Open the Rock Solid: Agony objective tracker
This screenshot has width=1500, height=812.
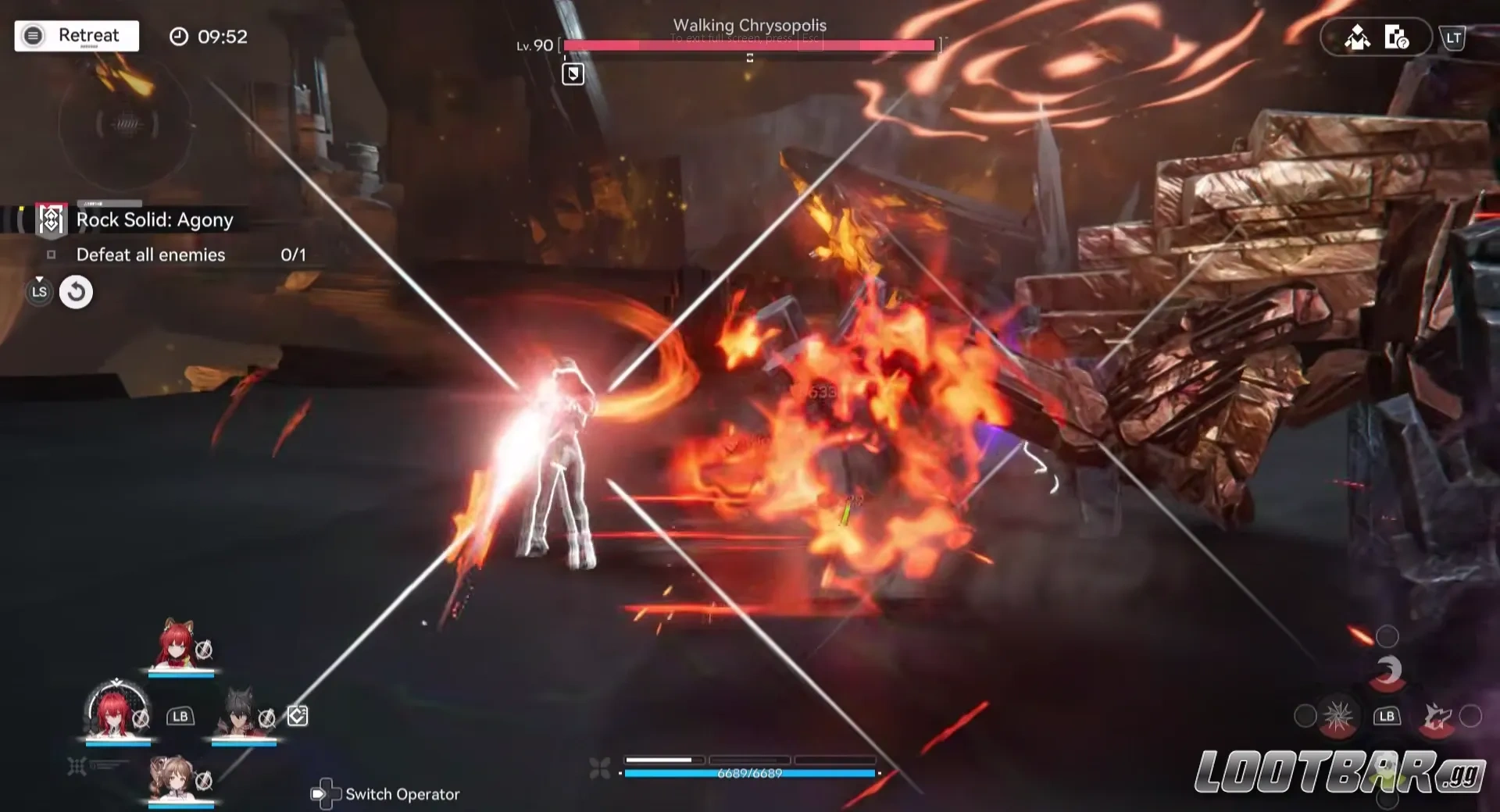click(154, 220)
